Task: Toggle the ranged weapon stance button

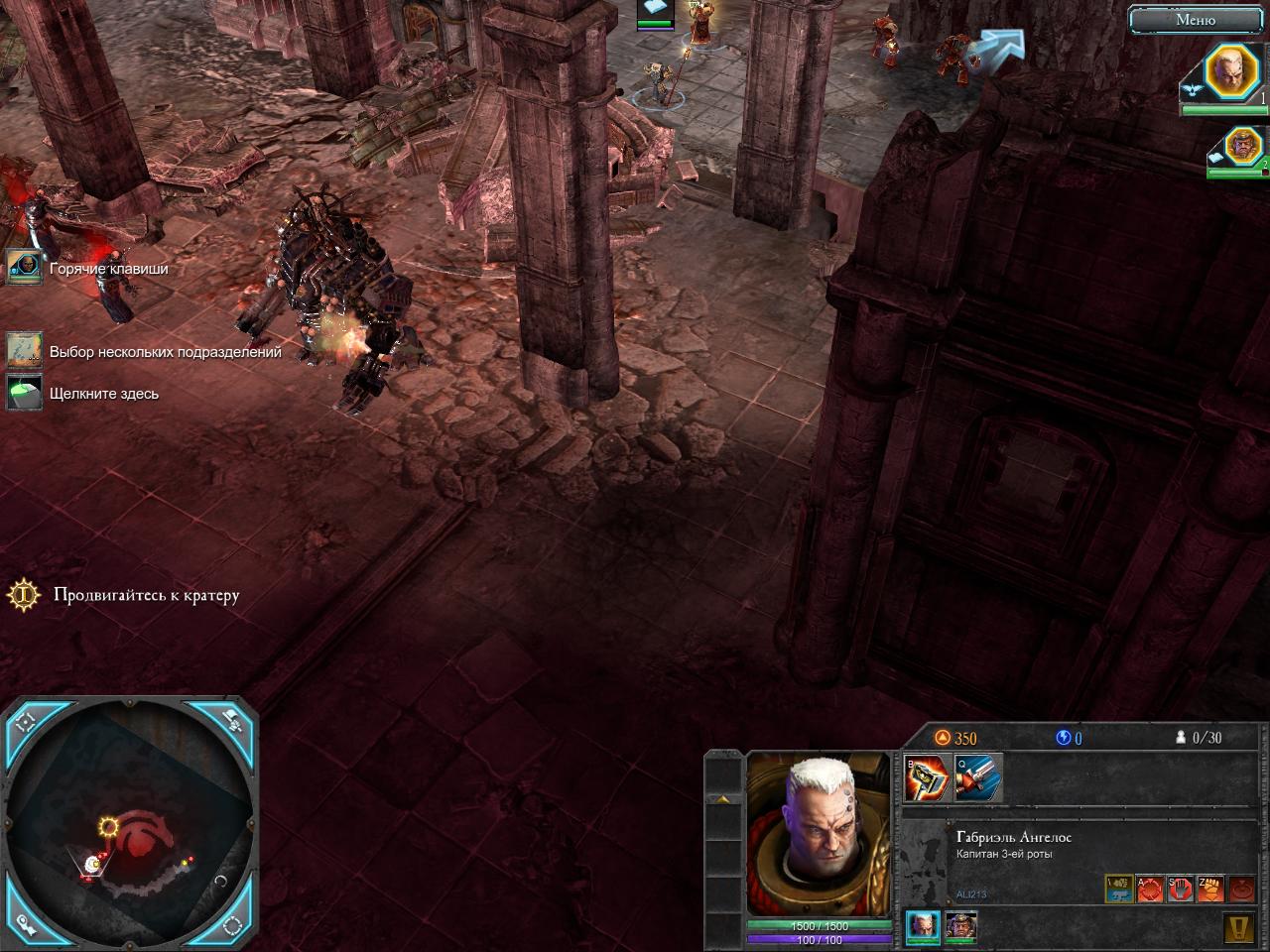Action: [1120, 889]
